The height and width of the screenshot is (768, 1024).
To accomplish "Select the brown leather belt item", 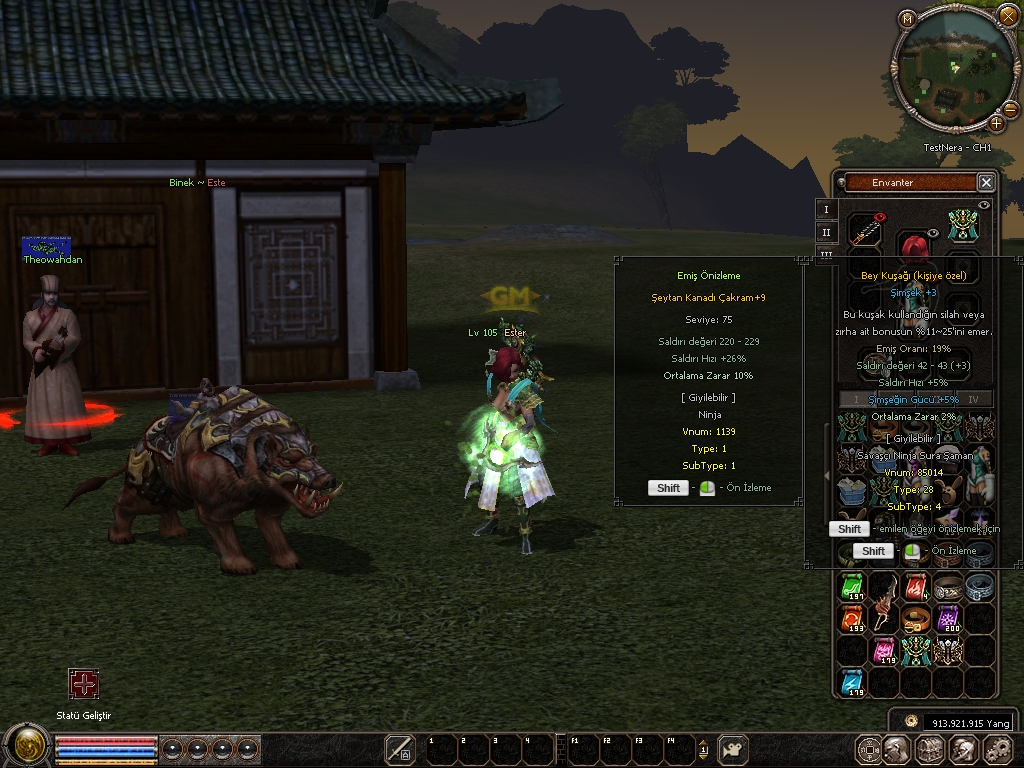I will click(x=915, y=619).
